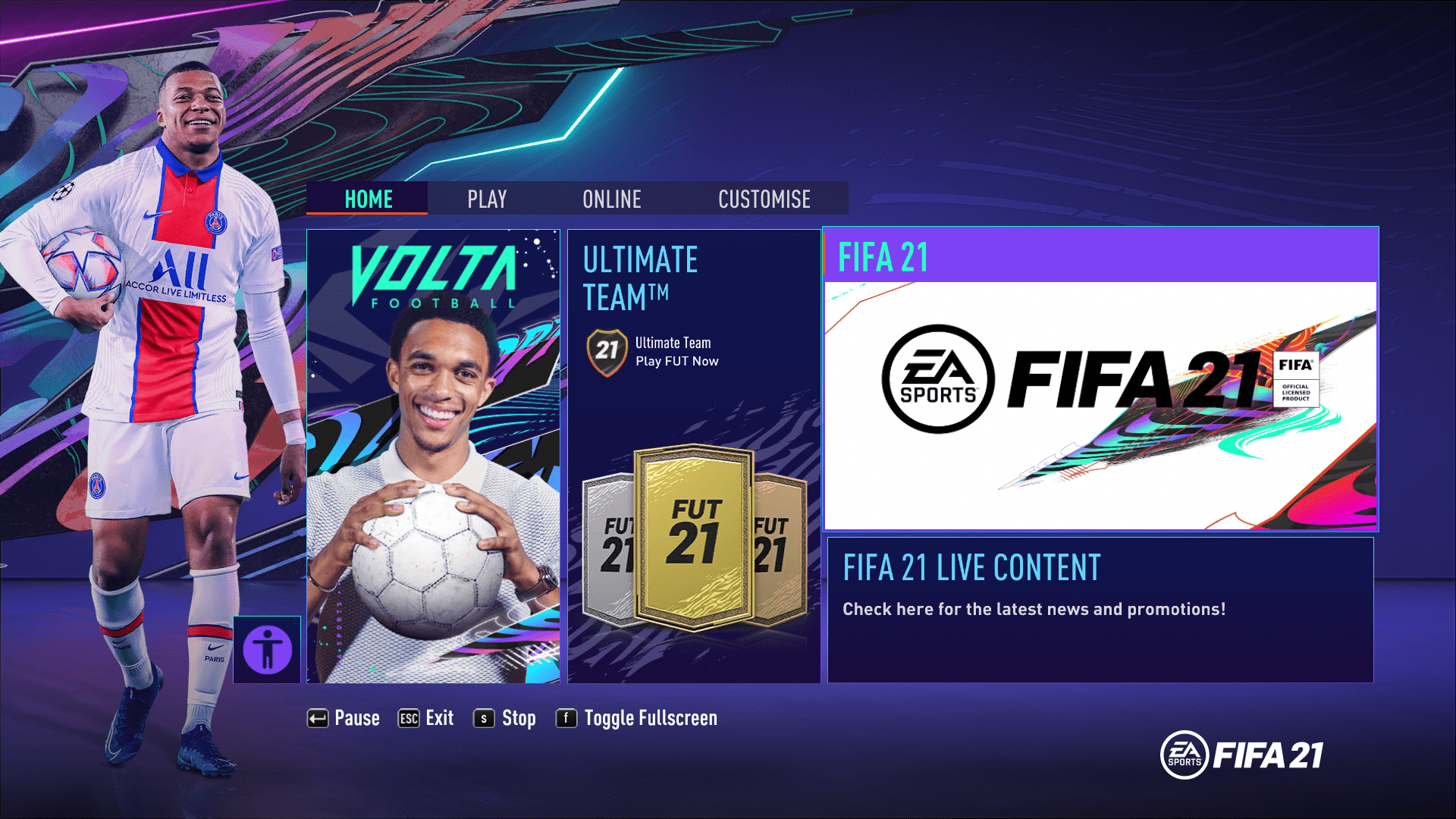Pause the menu using the Pause control
The width and height of the screenshot is (1456, 819).
(x=357, y=717)
